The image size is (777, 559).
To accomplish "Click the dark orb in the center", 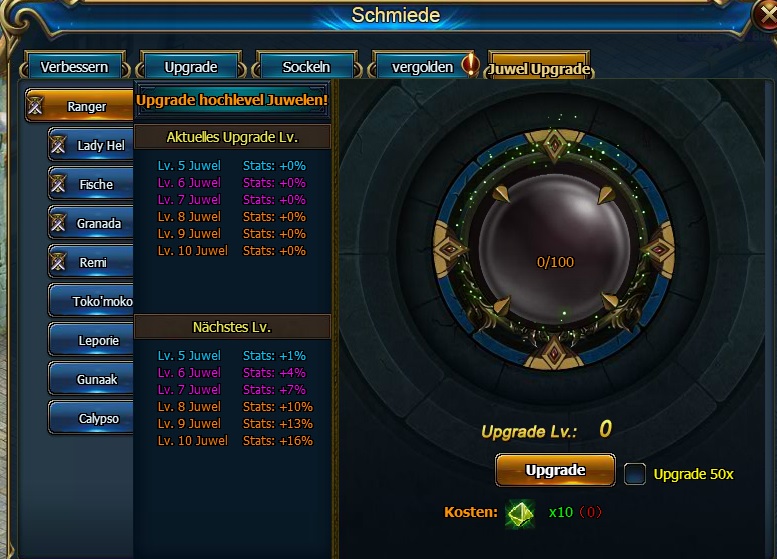I will coord(555,250).
